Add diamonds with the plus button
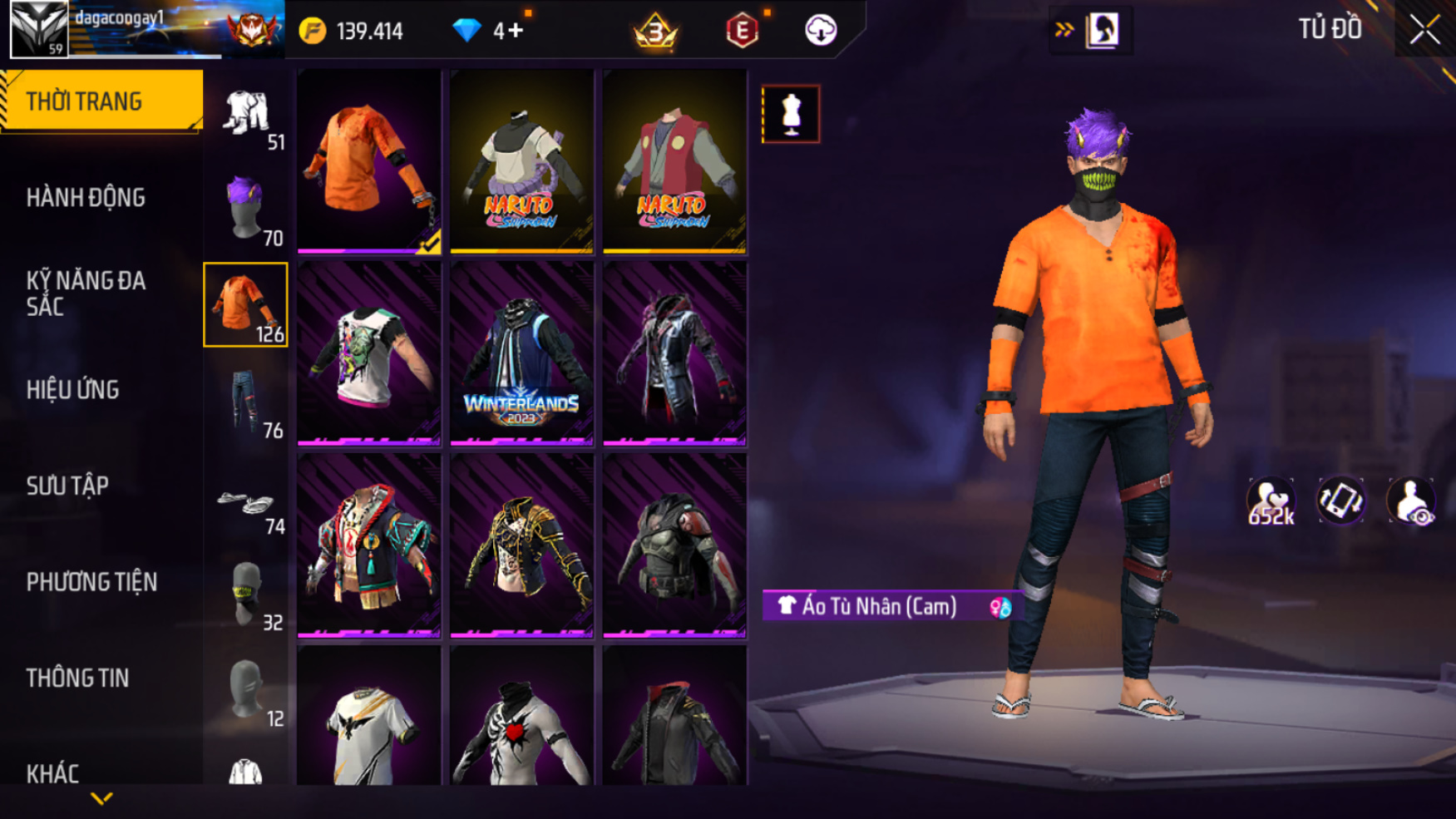This screenshot has height=819, width=1456. 516,31
